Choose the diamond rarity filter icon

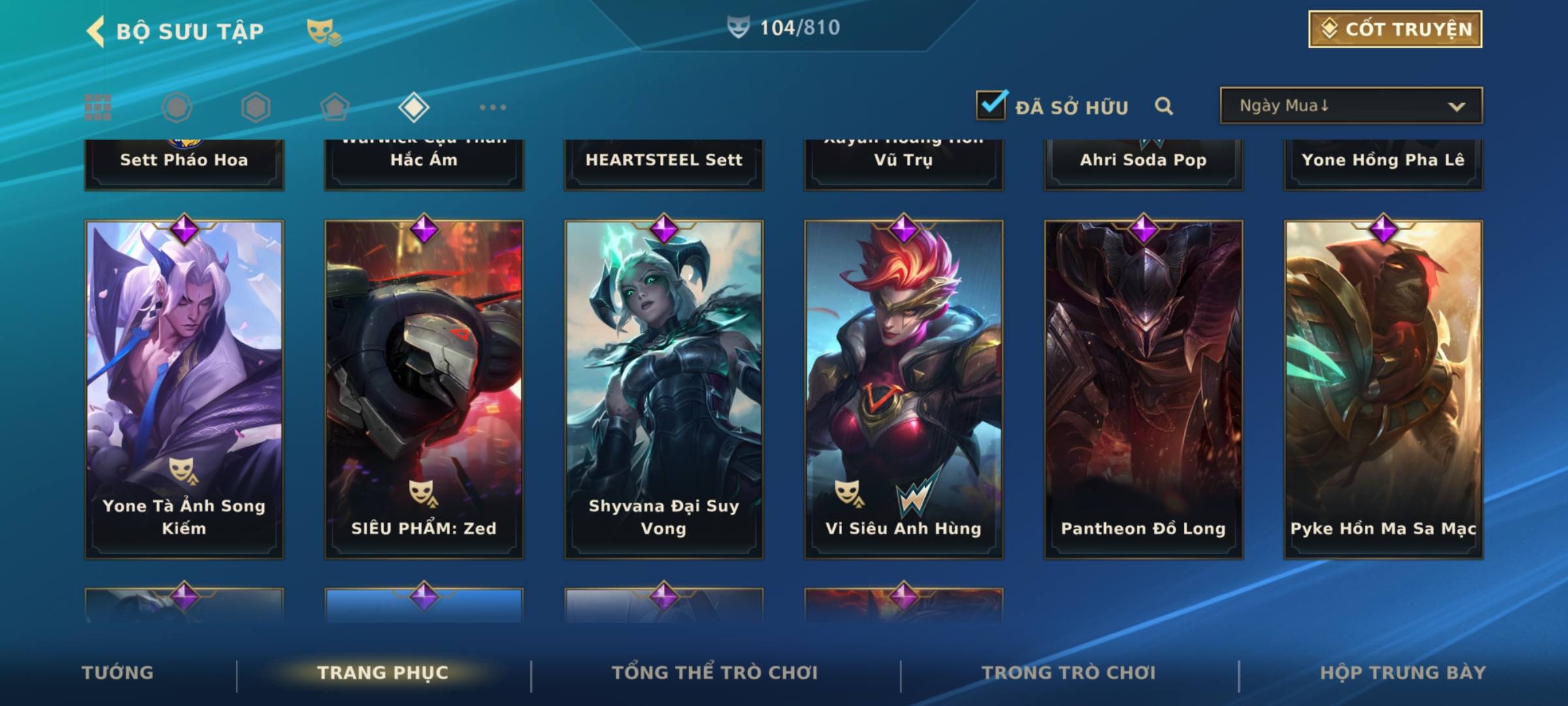[x=414, y=107]
